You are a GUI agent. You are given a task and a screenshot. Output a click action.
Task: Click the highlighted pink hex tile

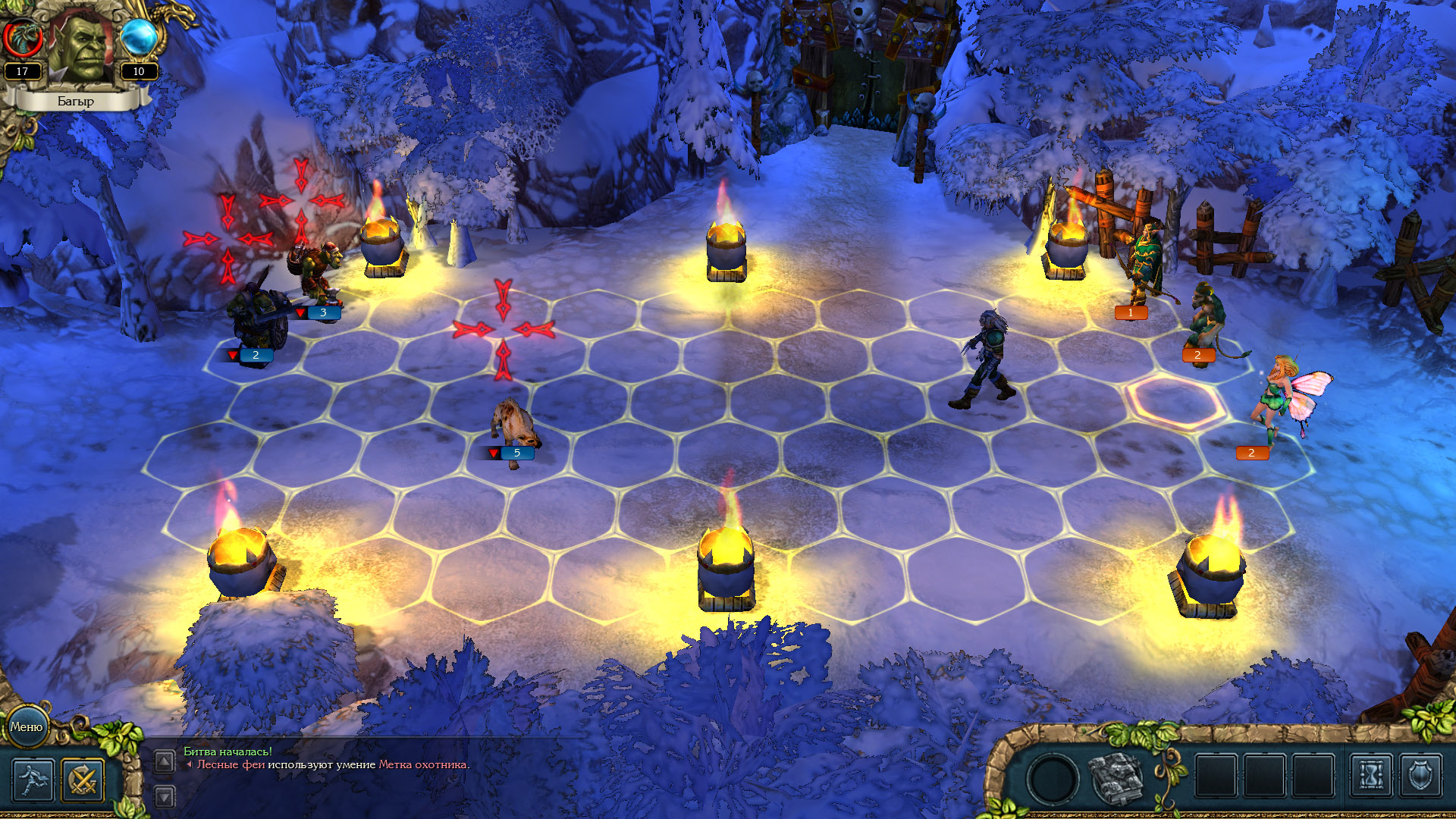point(1174,402)
